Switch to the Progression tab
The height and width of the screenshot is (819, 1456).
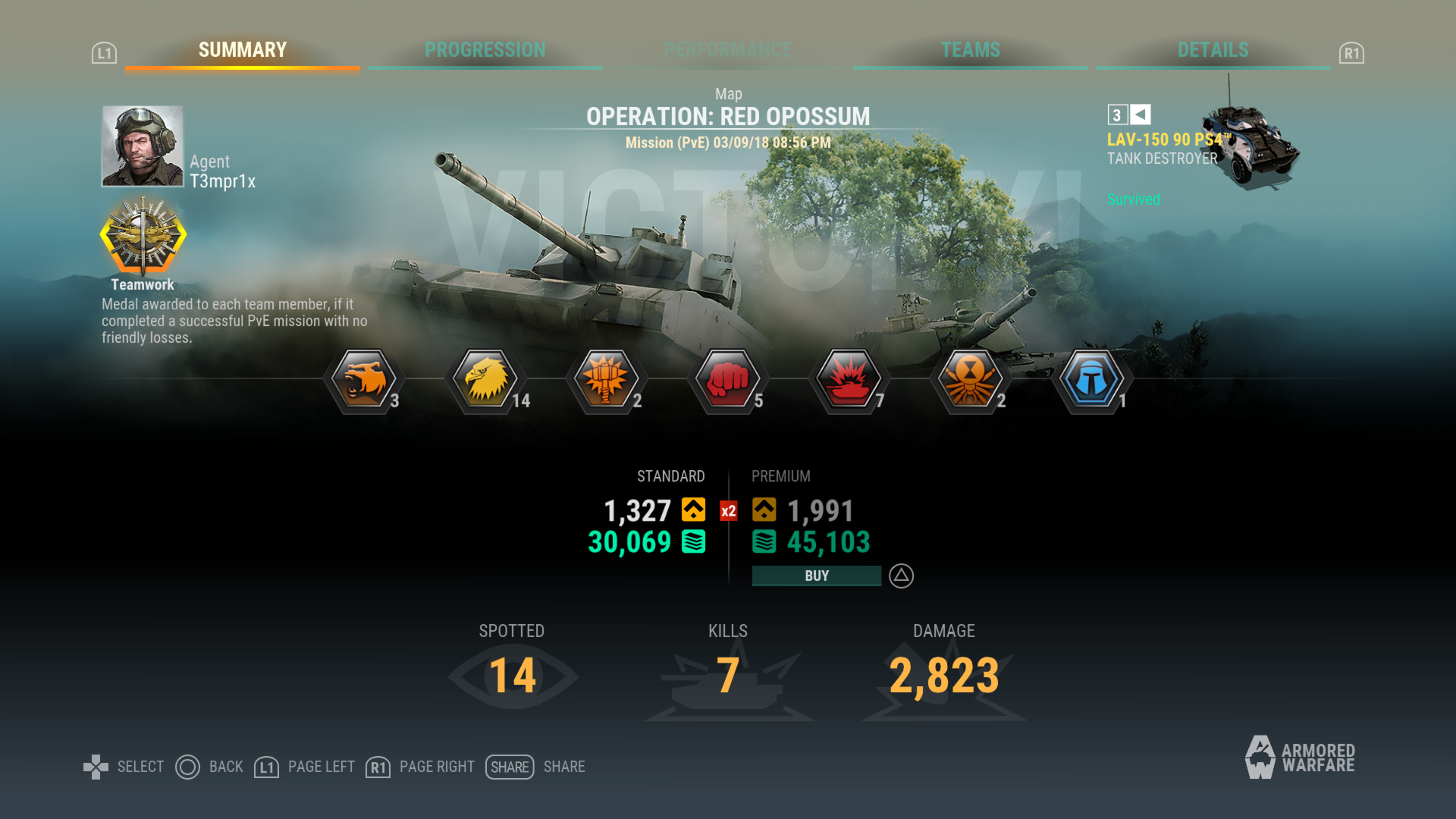(x=485, y=50)
